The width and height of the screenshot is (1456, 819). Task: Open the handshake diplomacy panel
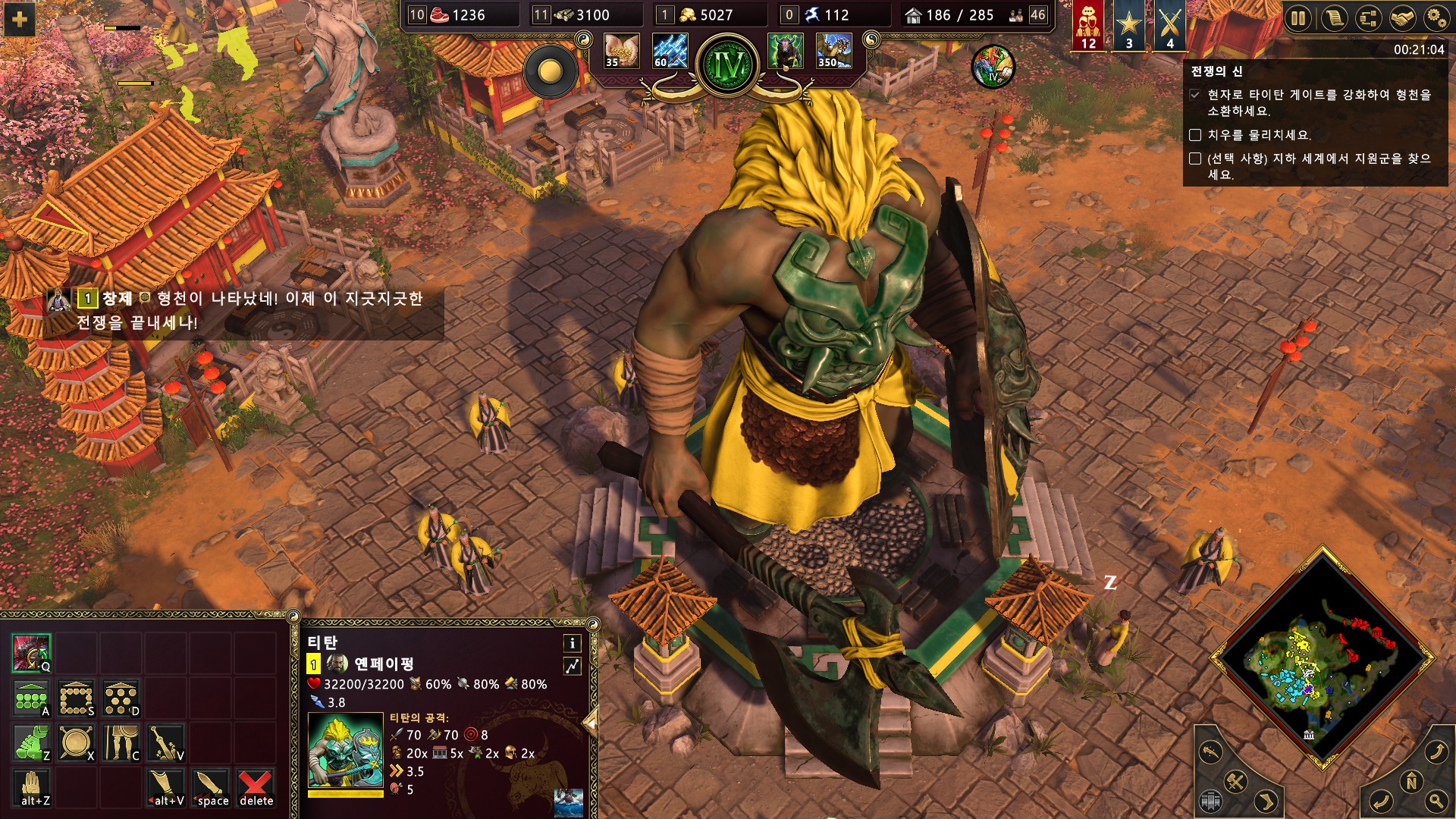1401,18
